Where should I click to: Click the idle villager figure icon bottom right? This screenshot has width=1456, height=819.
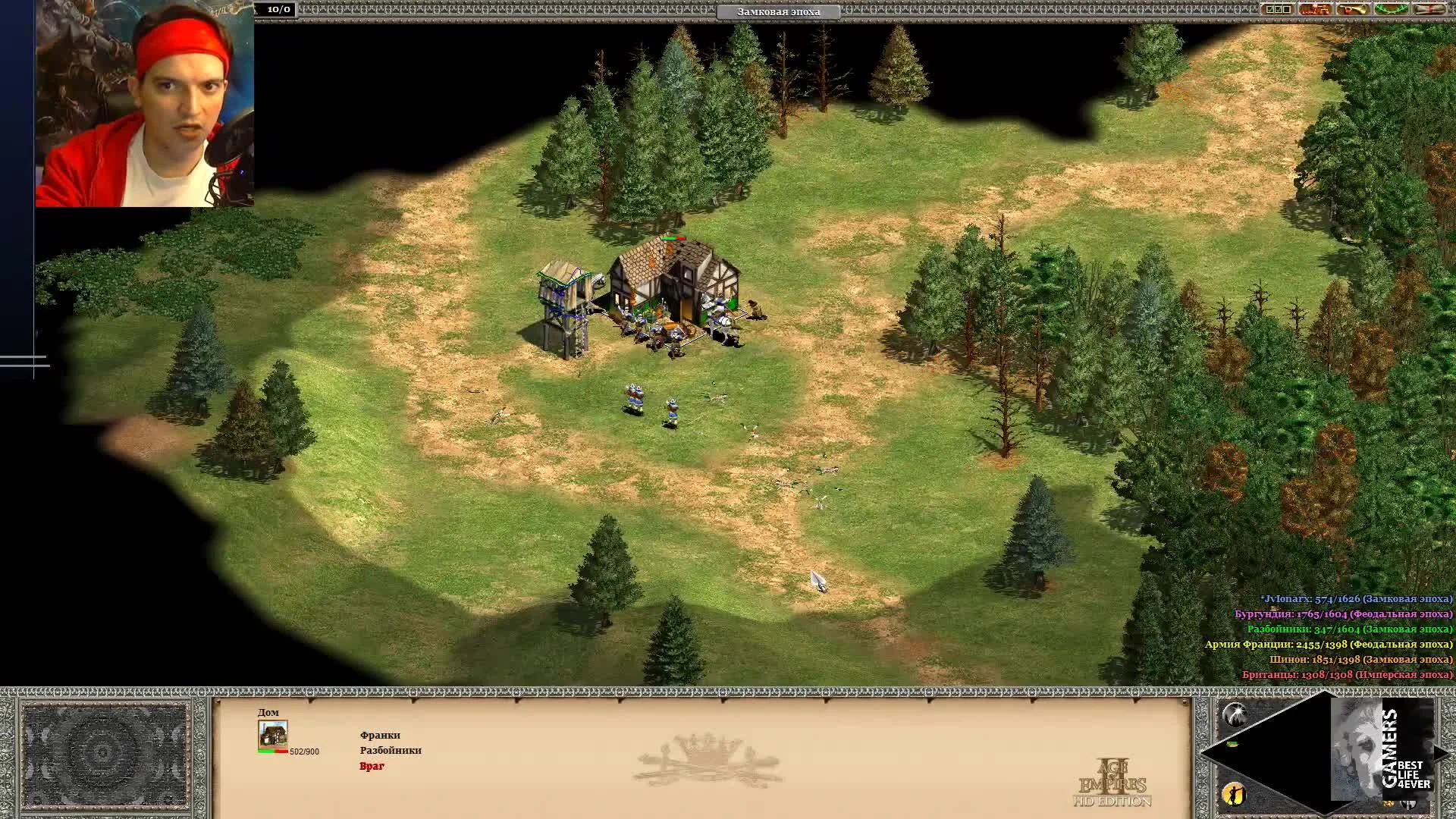[1233, 795]
